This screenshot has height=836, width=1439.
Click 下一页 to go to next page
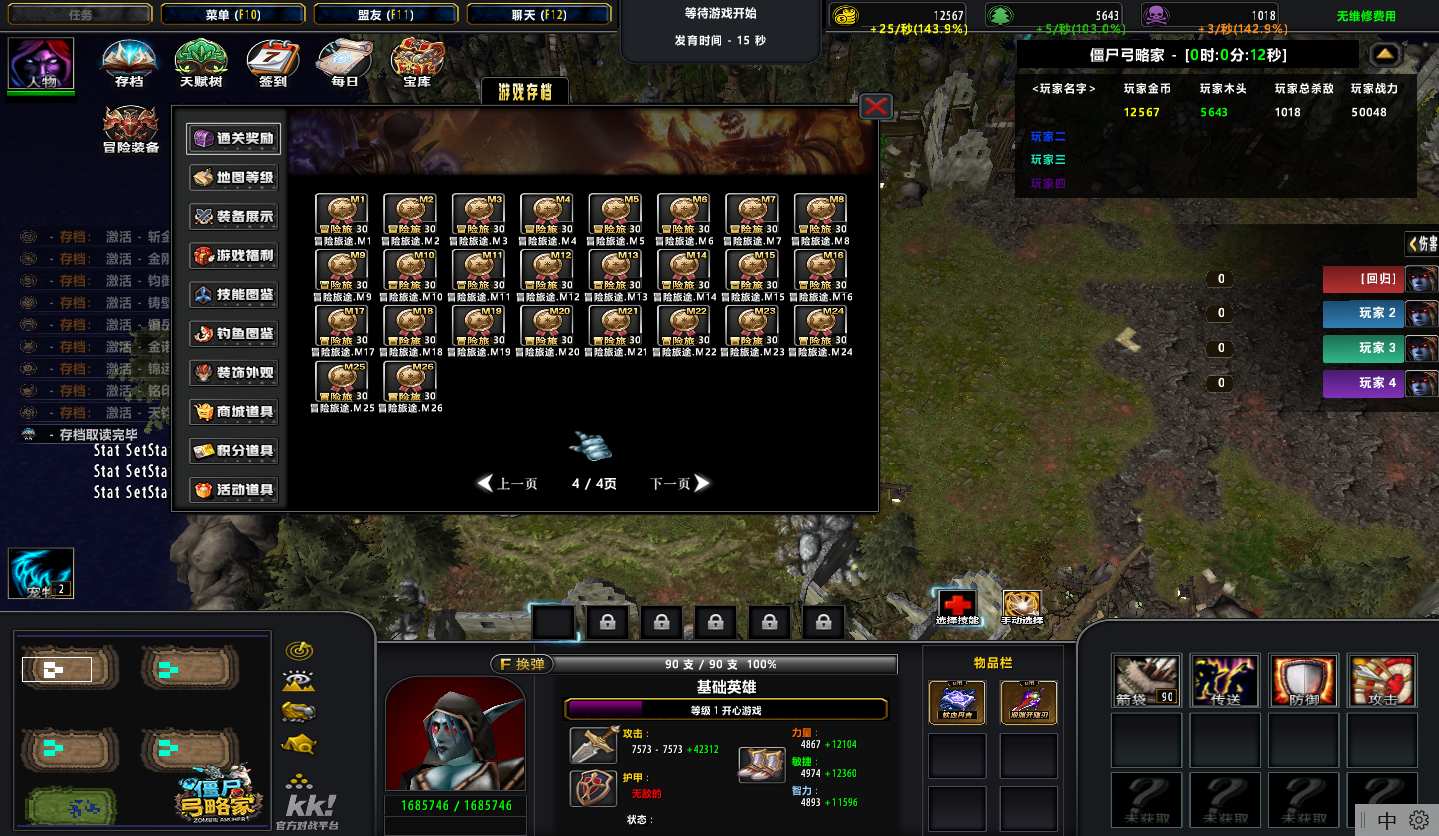tap(680, 484)
